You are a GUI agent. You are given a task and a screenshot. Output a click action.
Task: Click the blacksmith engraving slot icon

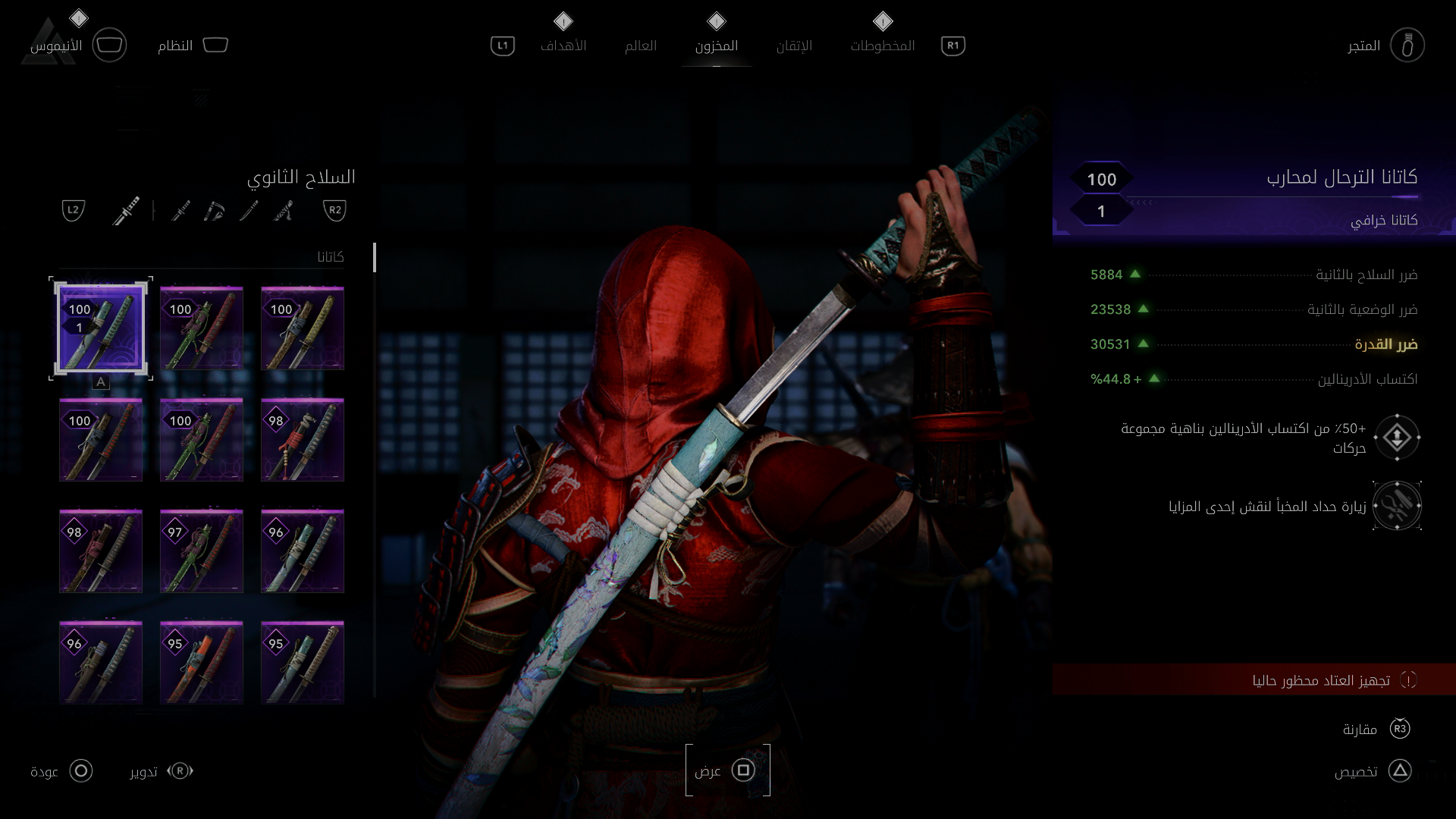pos(1397,506)
